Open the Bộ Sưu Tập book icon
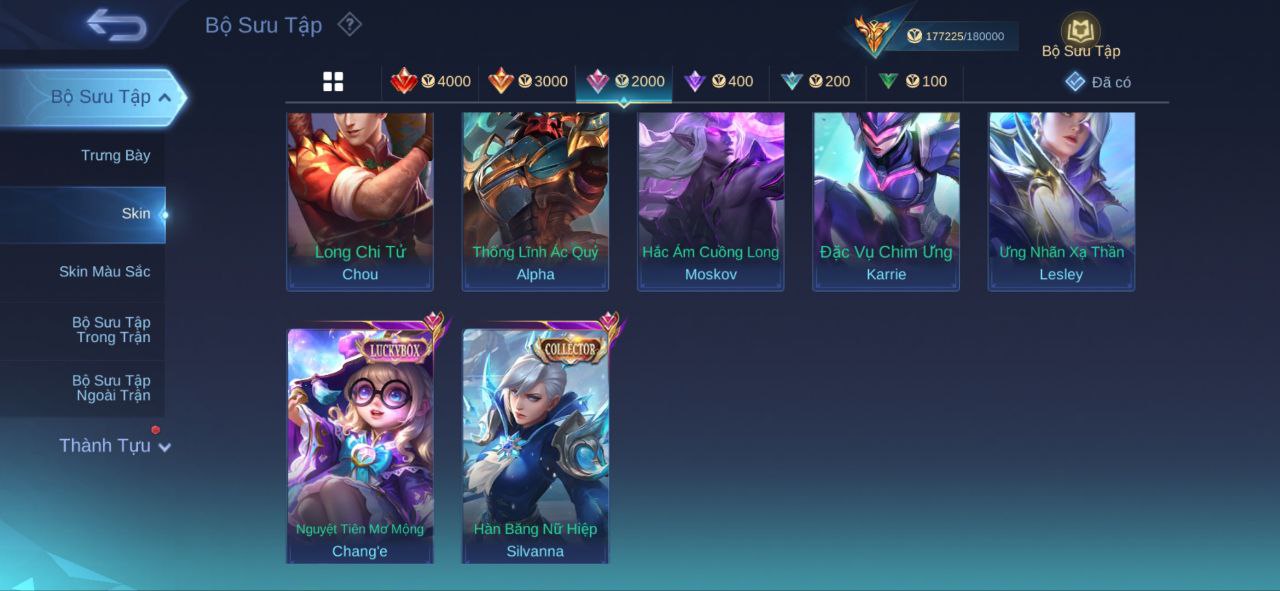1280x591 pixels. pos(1080,33)
